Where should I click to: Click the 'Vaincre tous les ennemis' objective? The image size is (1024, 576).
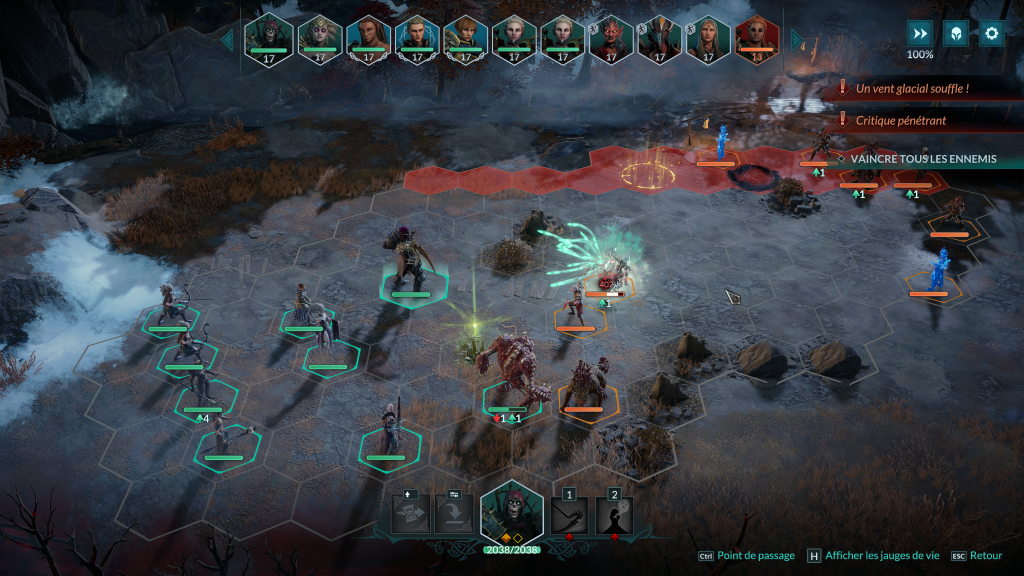click(922, 158)
